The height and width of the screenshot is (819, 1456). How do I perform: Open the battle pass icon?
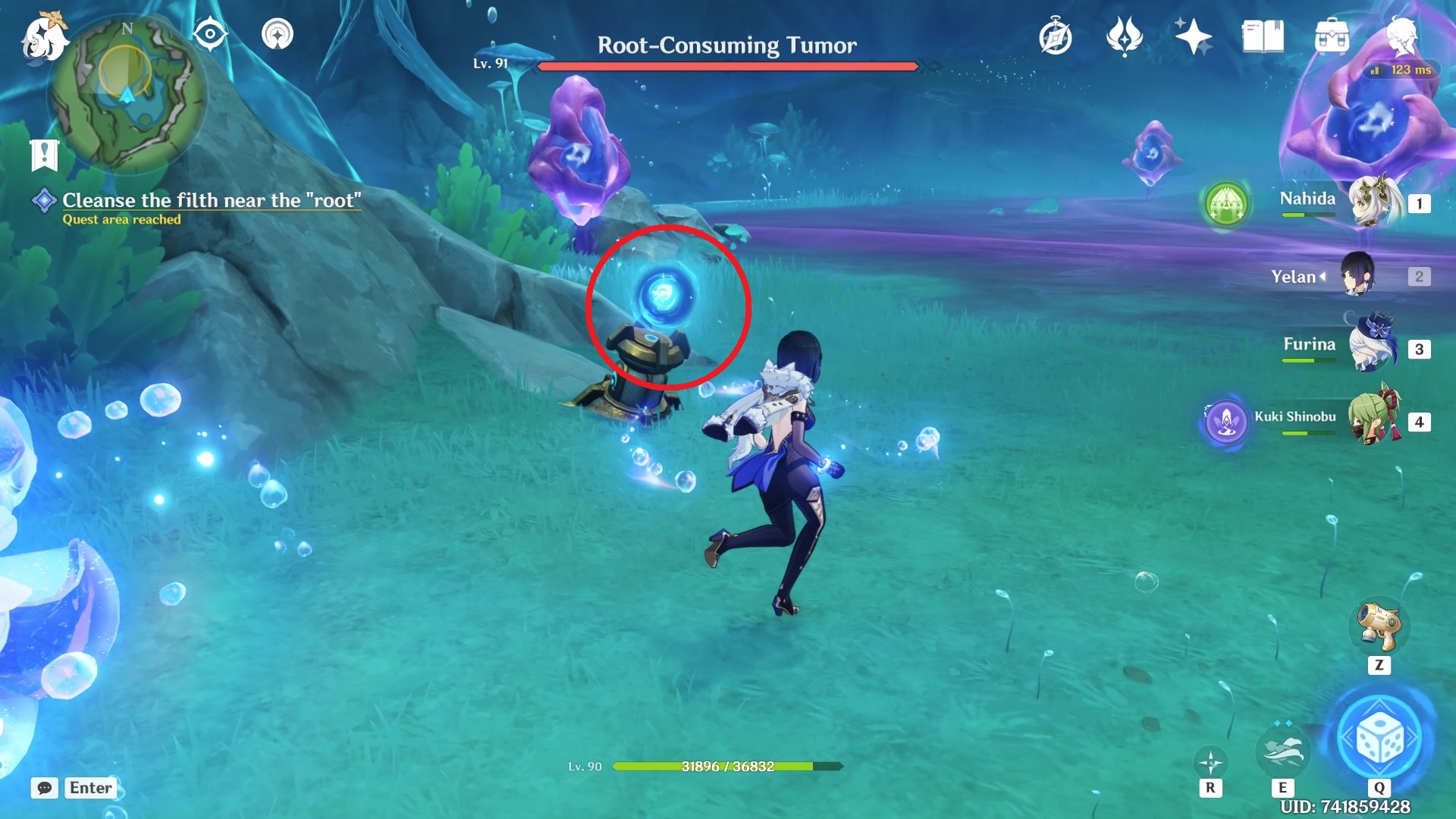1124,36
